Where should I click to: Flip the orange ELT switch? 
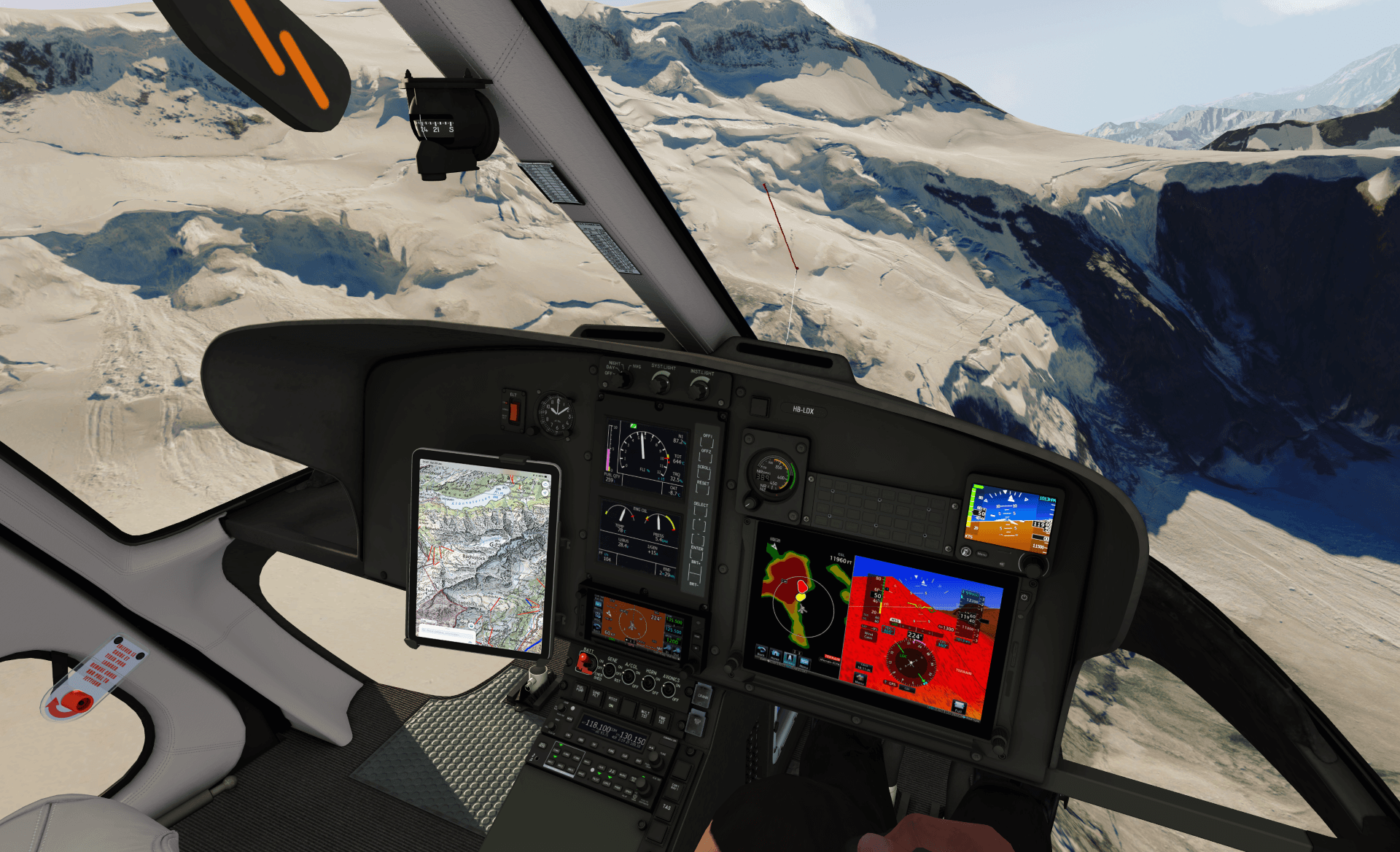point(513,411)
